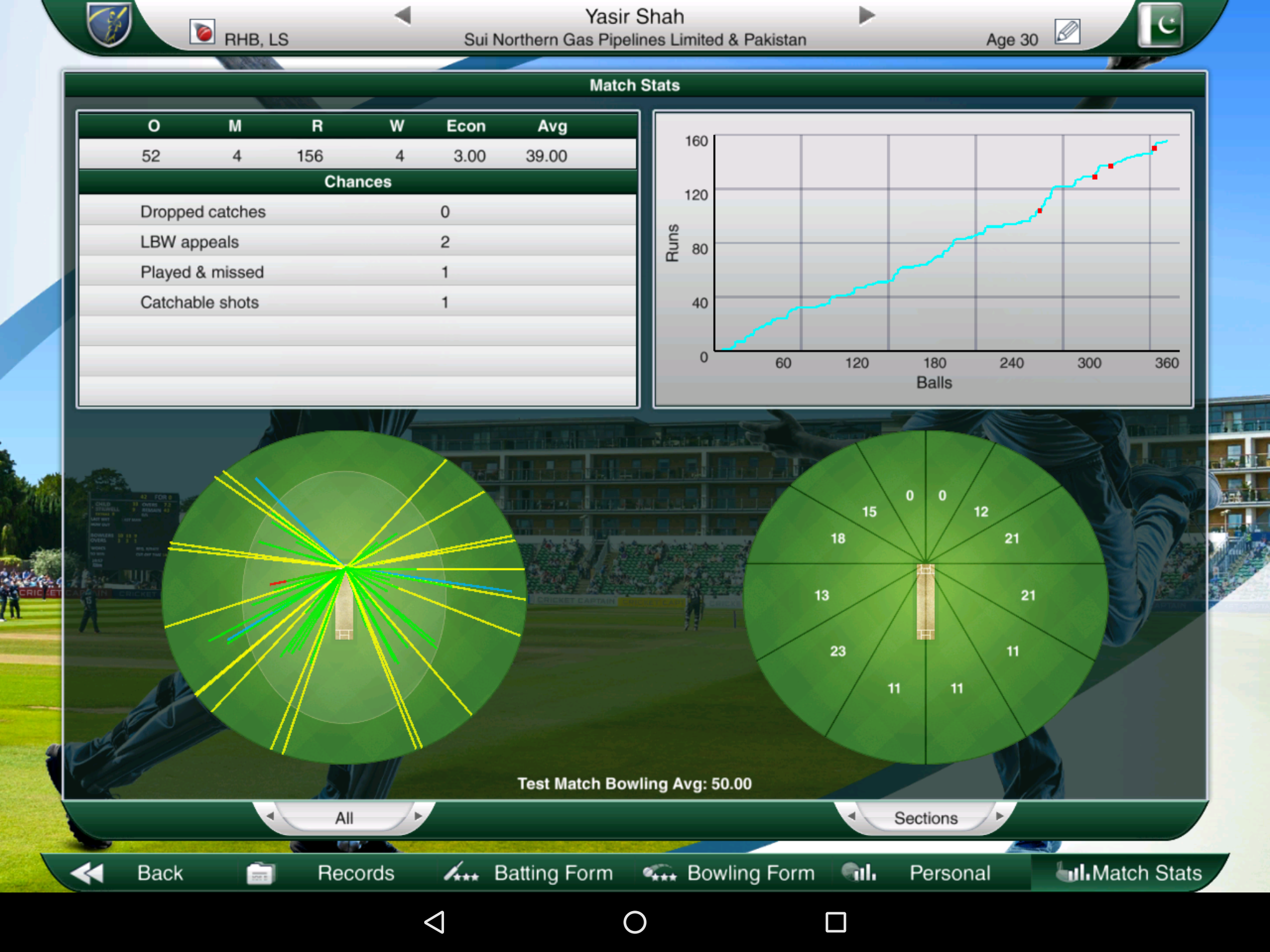This screenshot has width=1270, height=952.
Task: Go back in Sections with left arrow
Action: tap(851, 818)
